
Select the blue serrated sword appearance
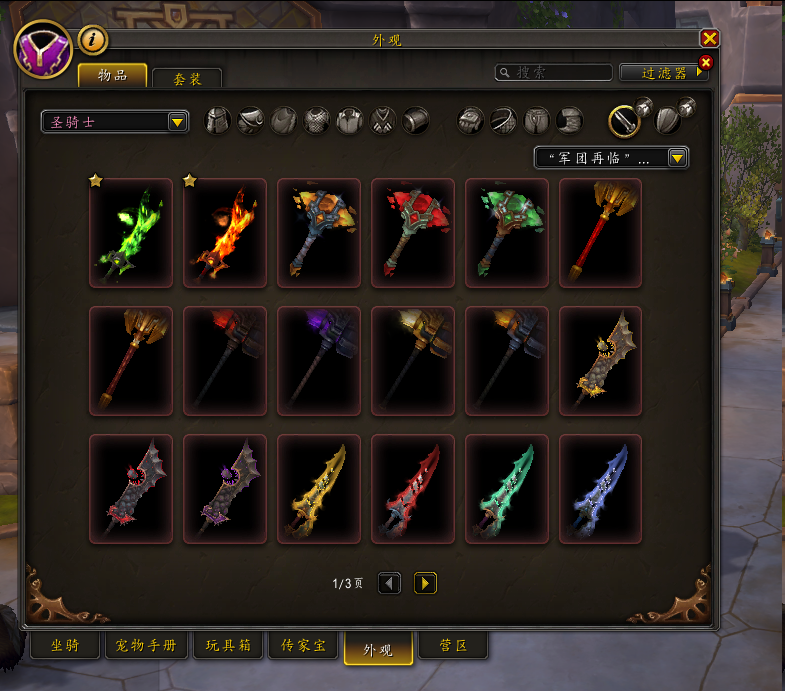pos(601,489)
